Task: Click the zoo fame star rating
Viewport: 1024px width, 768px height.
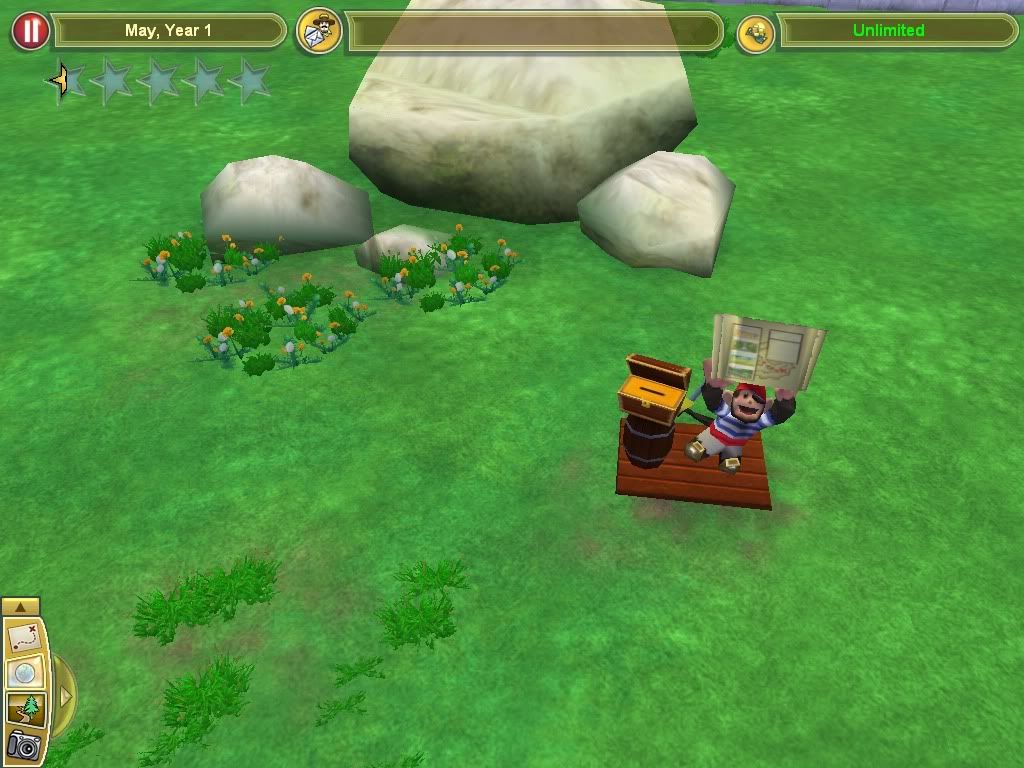Action: click(x=160, y=81)
